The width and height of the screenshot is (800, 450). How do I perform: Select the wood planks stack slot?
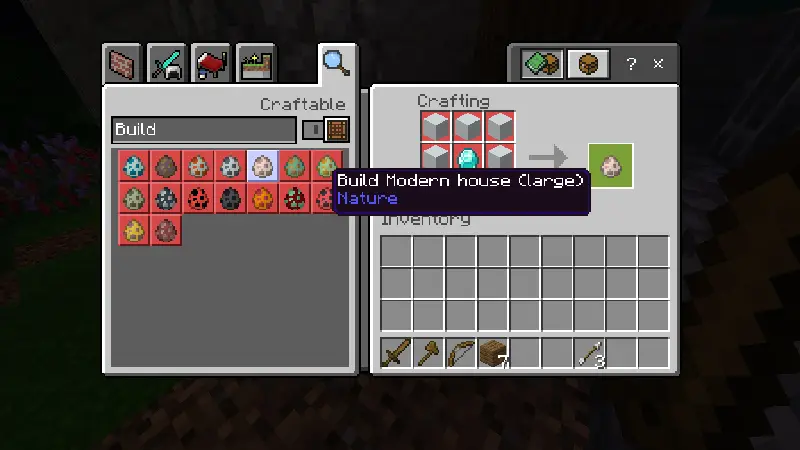492,353
